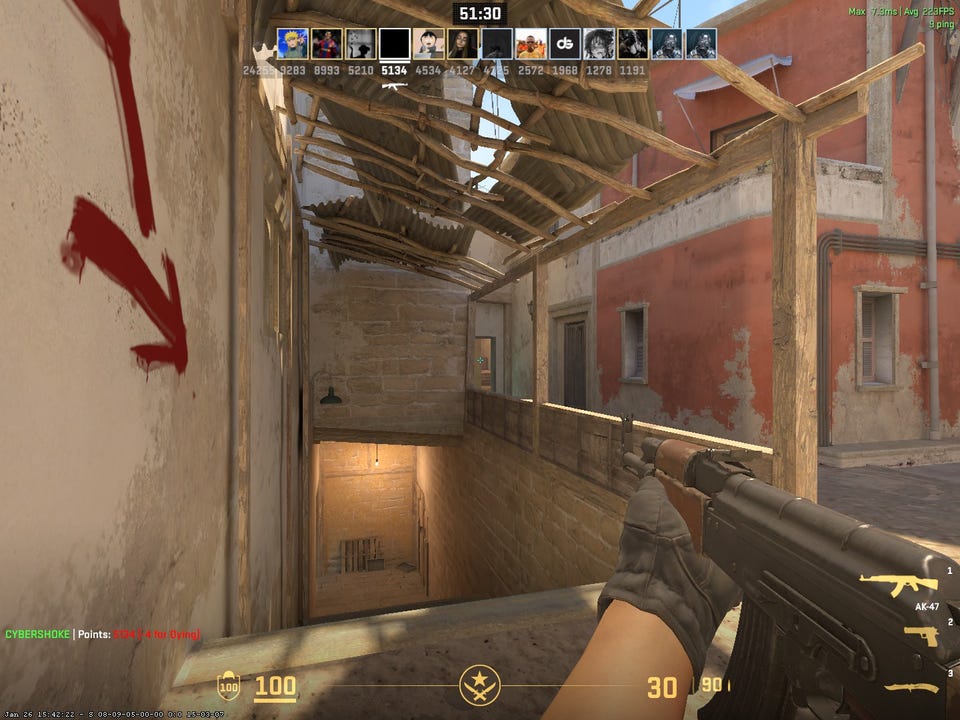Open the orange-shirt player avatar
Viewport: 960px width, 720px height.
point(531,44)
